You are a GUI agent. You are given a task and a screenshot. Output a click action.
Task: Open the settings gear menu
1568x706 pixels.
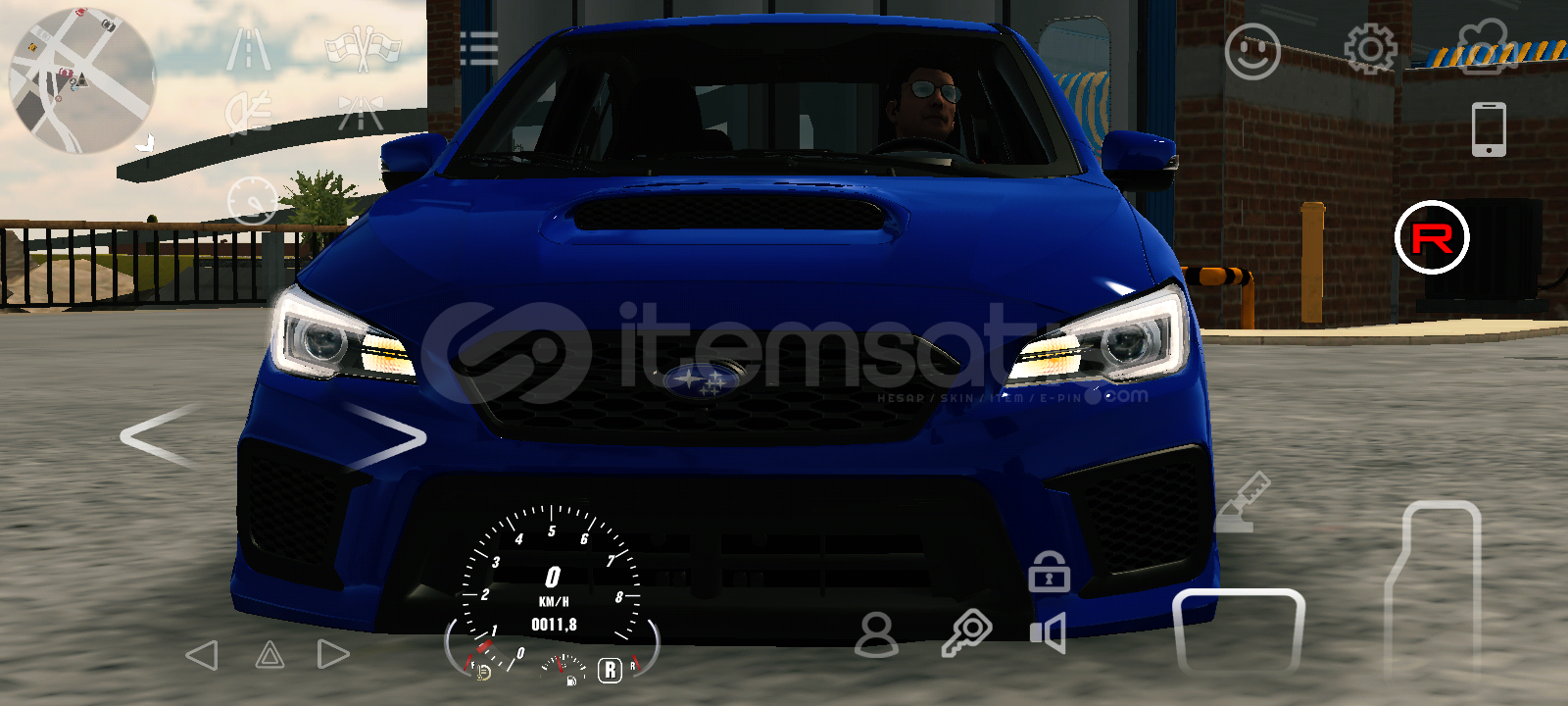point(1372,47)
